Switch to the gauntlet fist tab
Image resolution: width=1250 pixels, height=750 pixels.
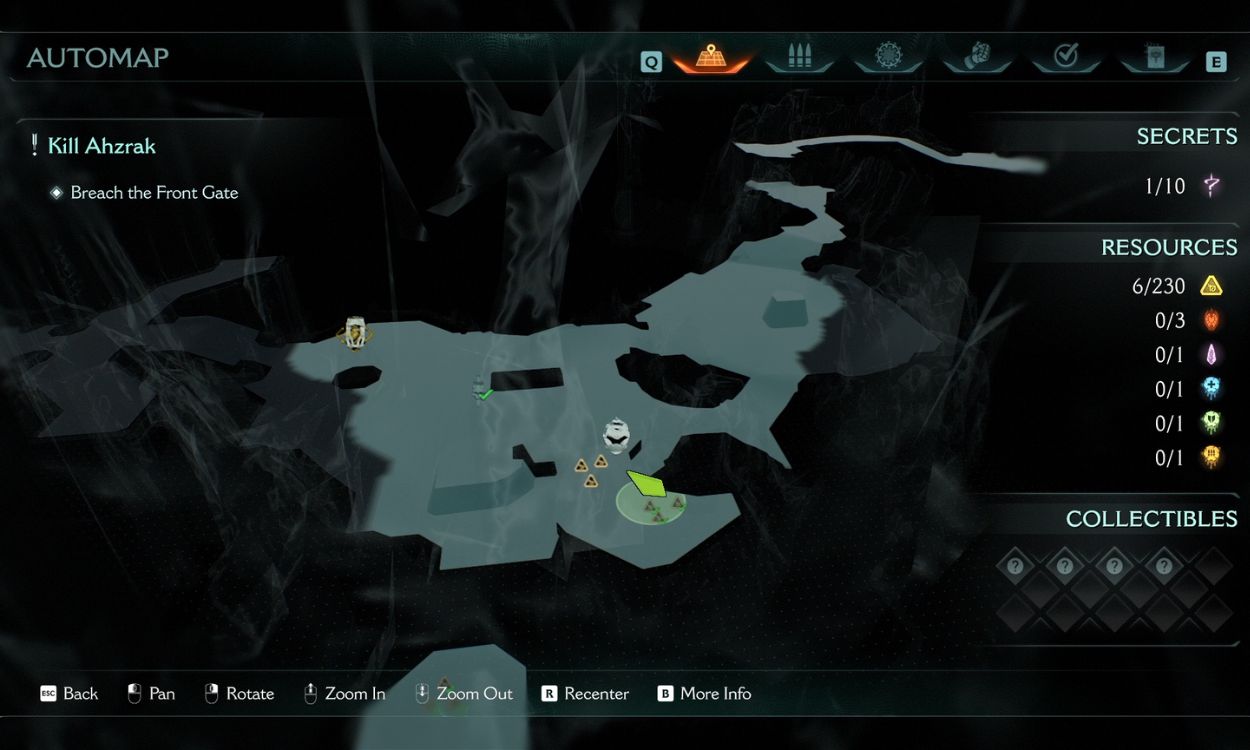pyautogui.click(x=977, y=58)
